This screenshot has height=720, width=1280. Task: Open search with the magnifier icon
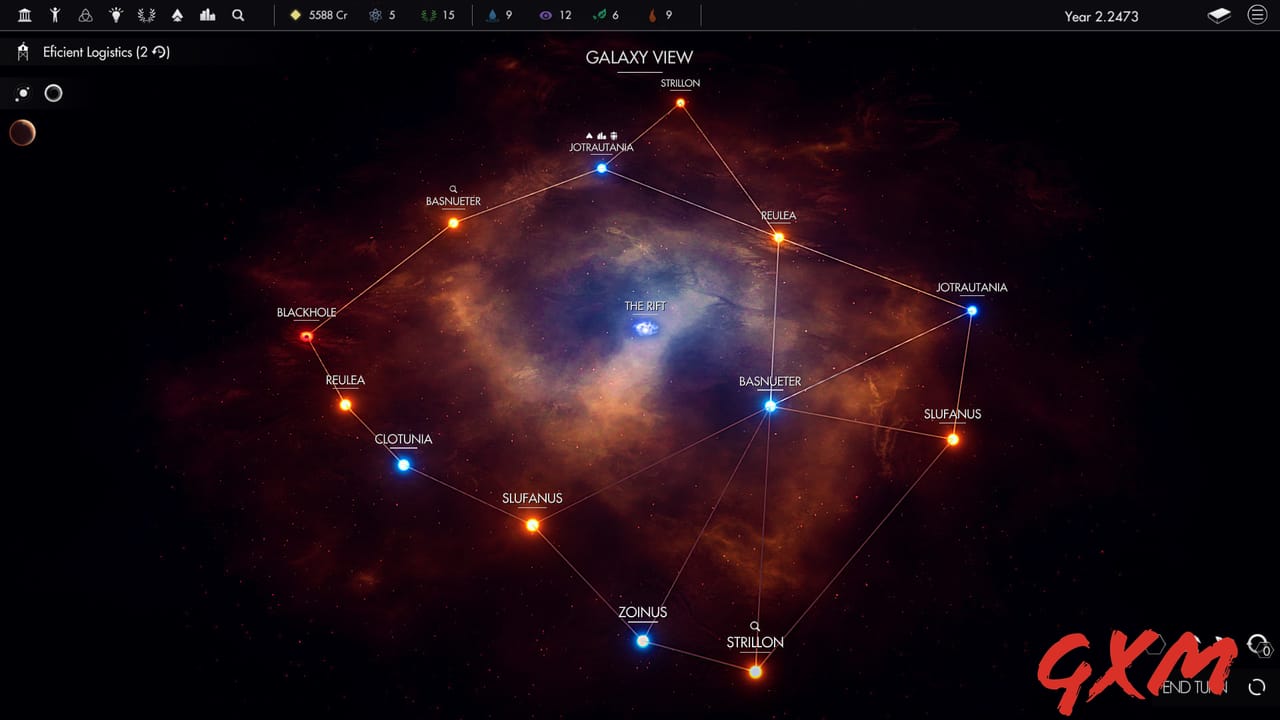[x=238, y=15]
